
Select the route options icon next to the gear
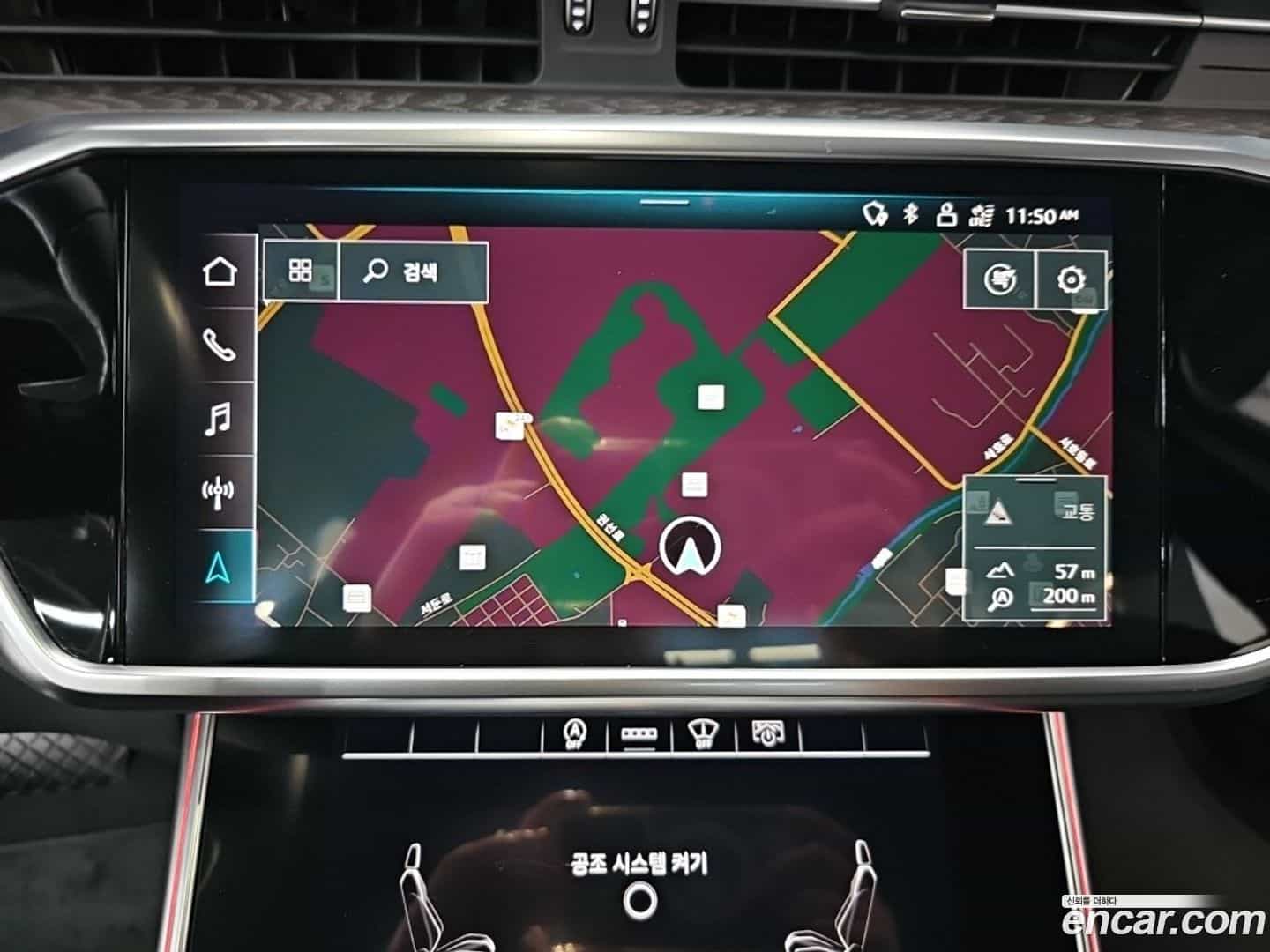pos(1001,280)
